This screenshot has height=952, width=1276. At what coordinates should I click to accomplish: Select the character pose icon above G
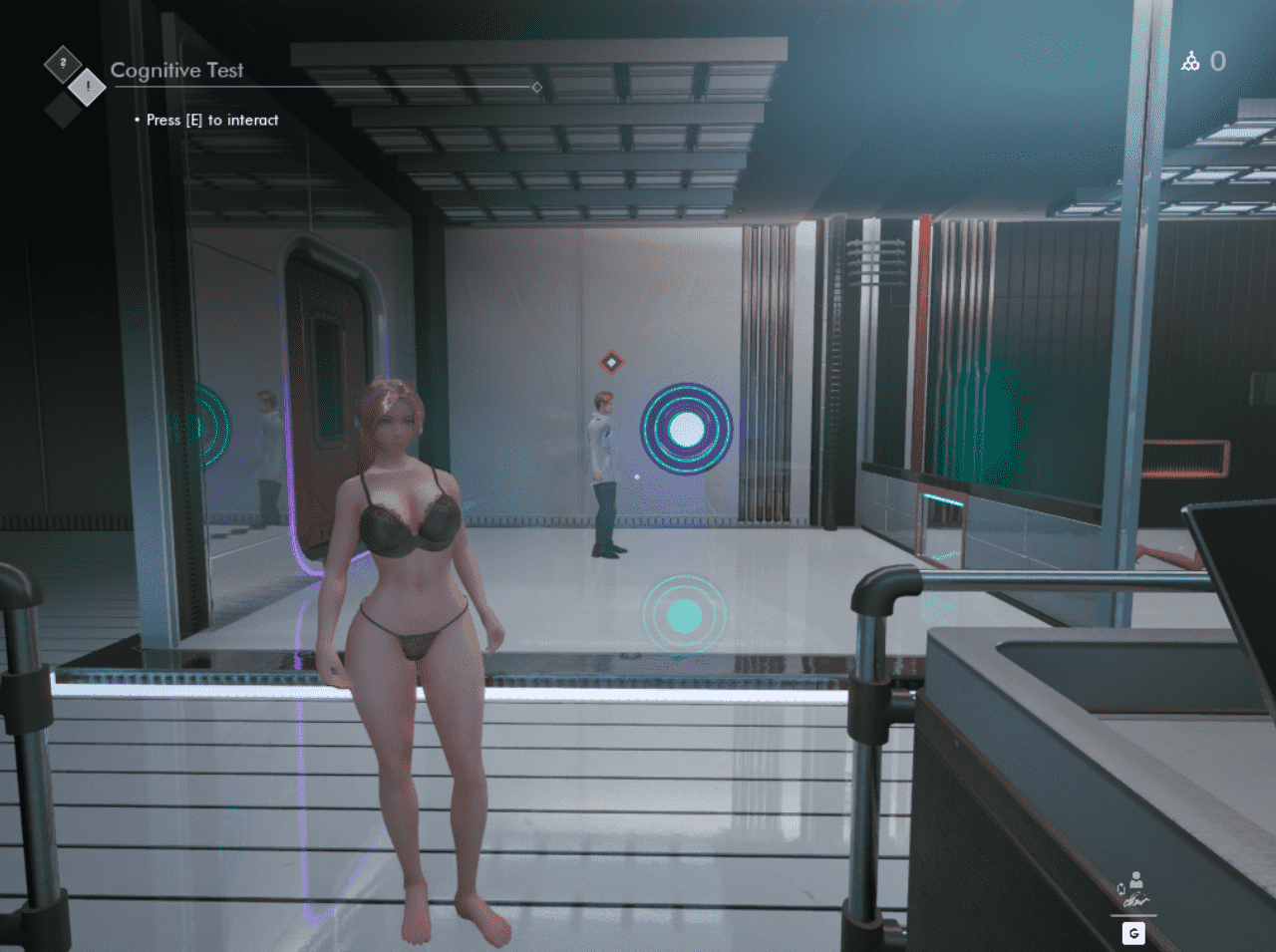click(x=1133, y=890)
